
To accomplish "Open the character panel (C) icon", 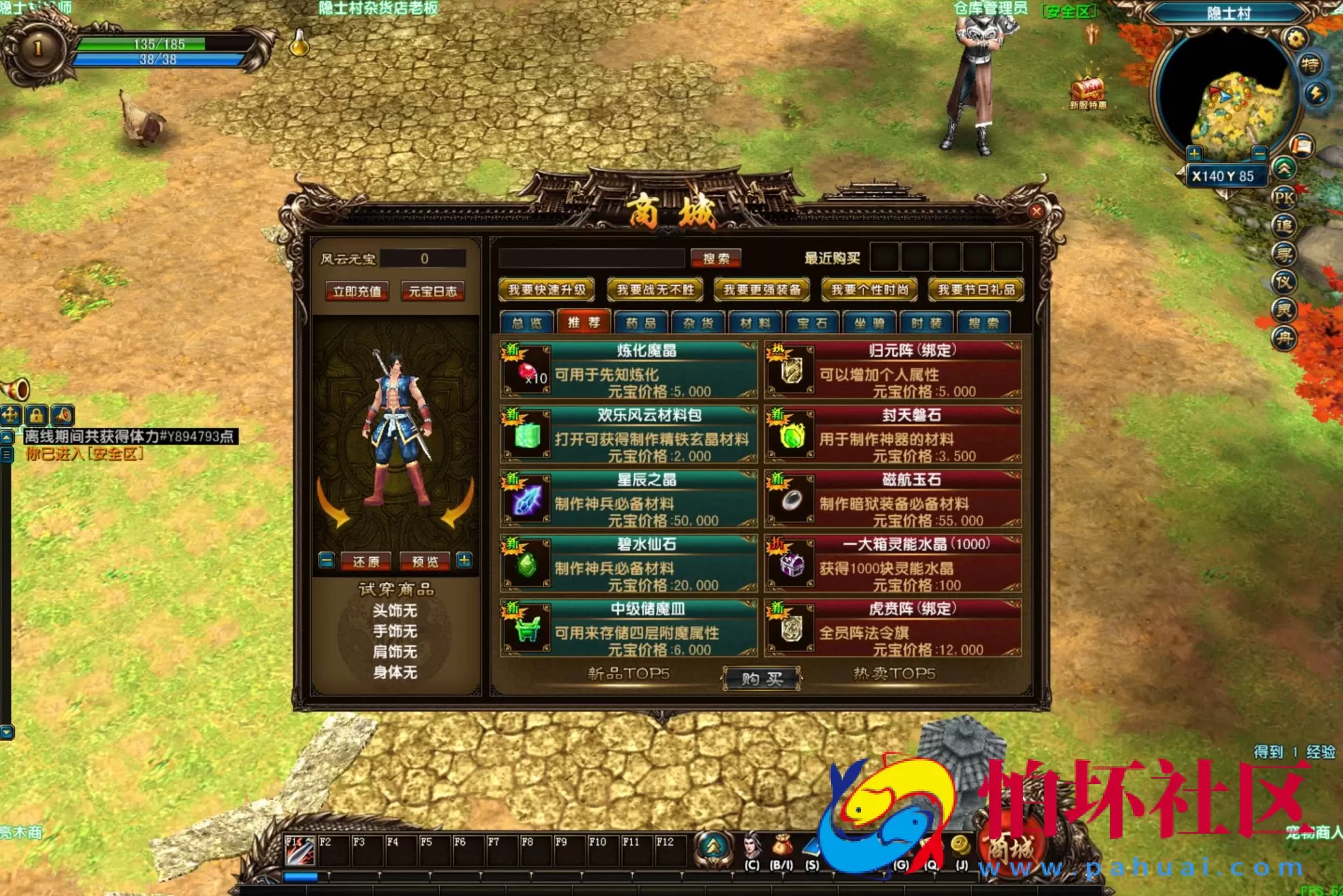I will pos(752,846).
